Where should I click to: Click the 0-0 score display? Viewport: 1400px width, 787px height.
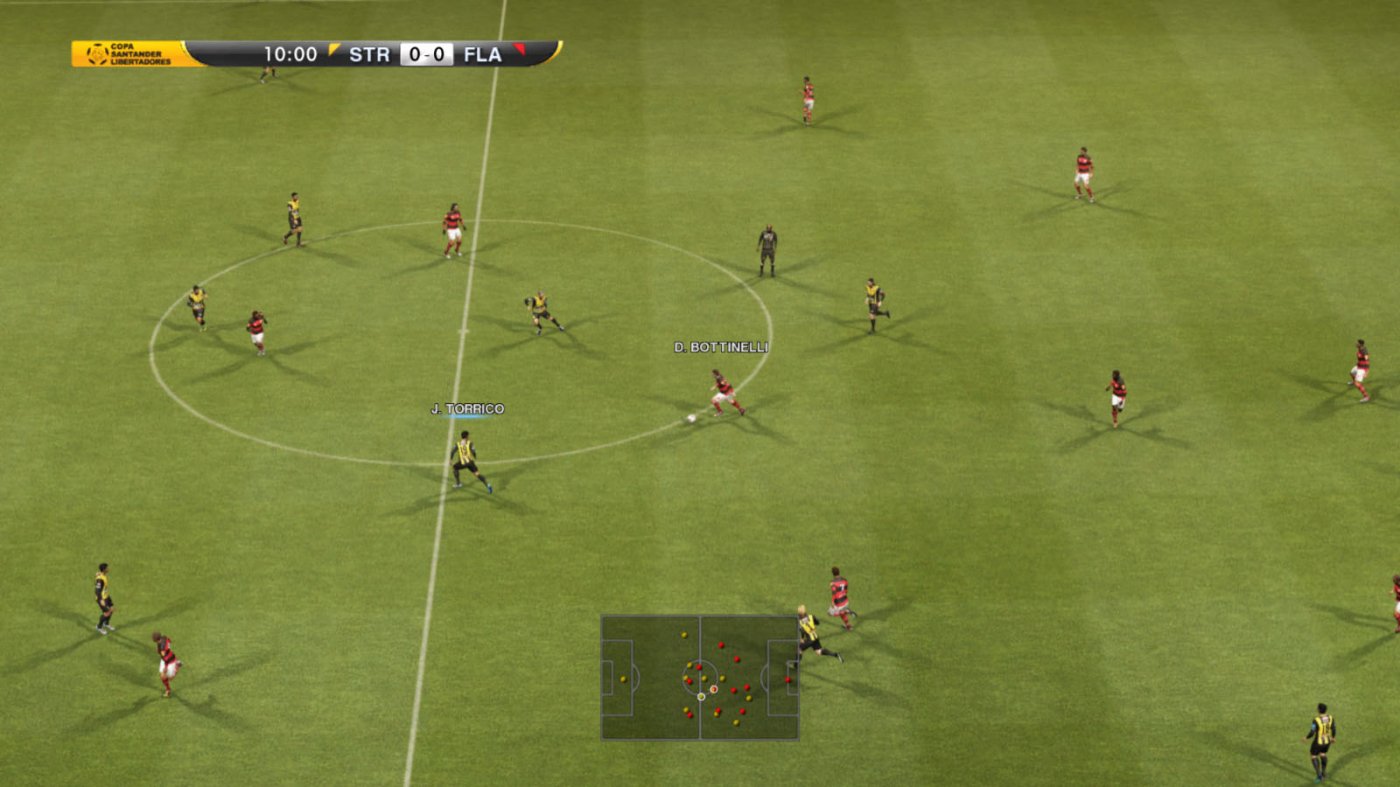[x=426, y=53]
